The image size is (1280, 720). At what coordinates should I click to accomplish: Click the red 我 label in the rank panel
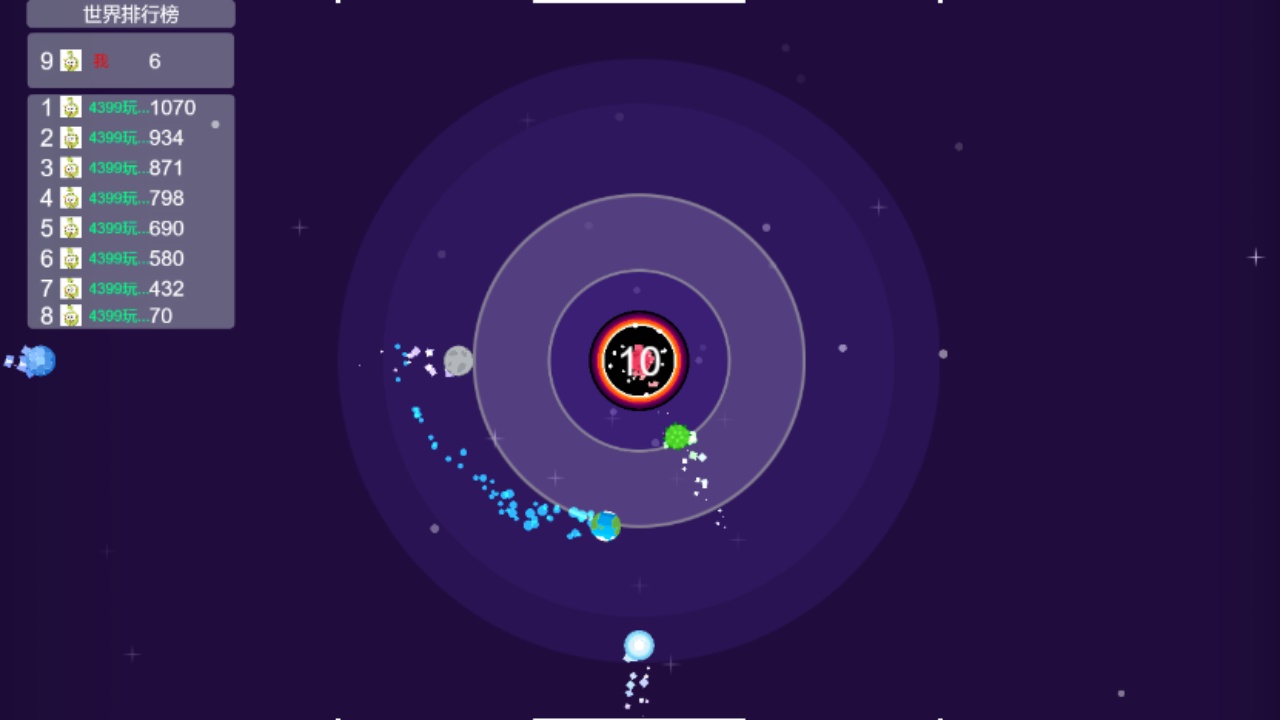click(98, 61)
